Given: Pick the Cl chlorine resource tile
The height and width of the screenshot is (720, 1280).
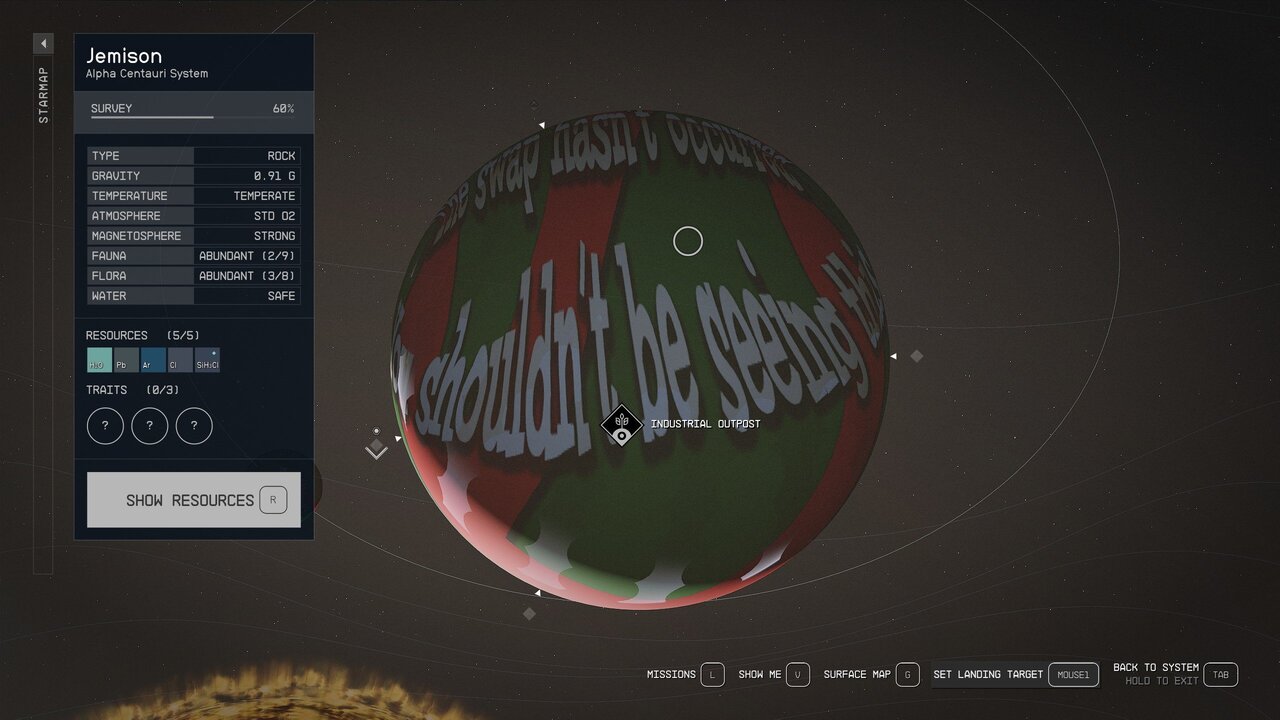Looking at the screenshot, I should point(180,360).
